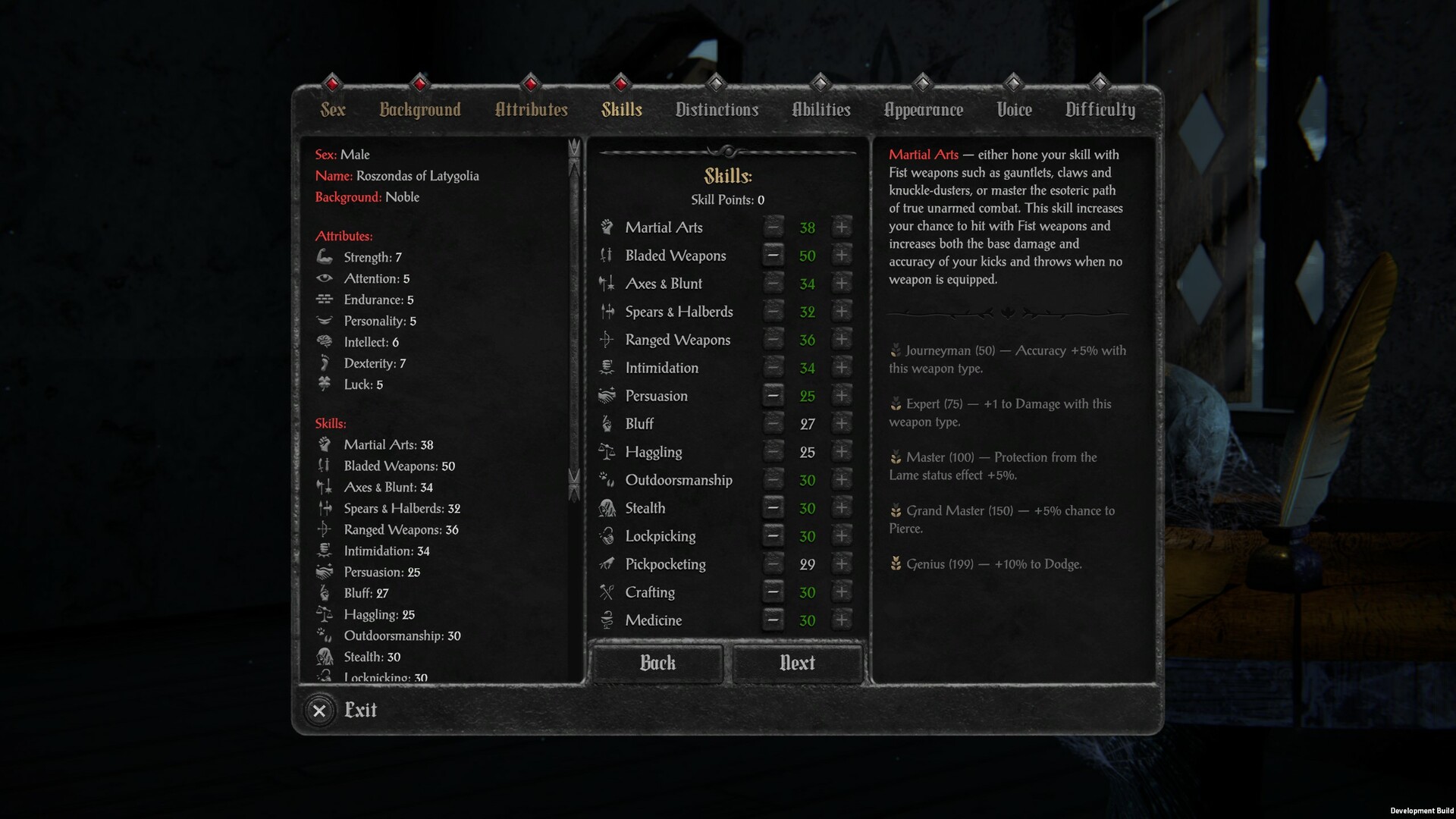Increase the Bluff skill with plus button
The height and width of the screenshot is (819, 1456).
point(842,423)
